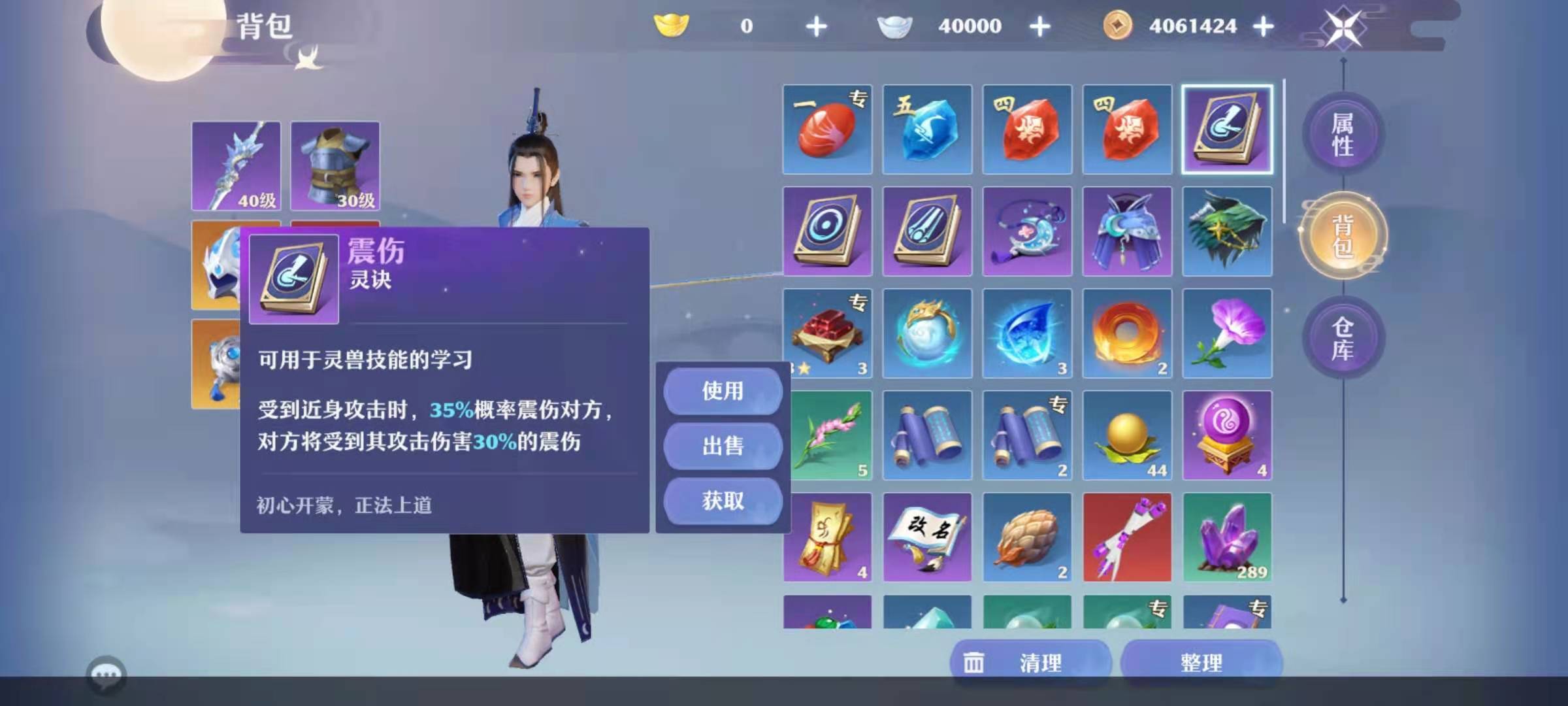Click the 出售 sell button
1568x706 pixels.
[723, 447]
